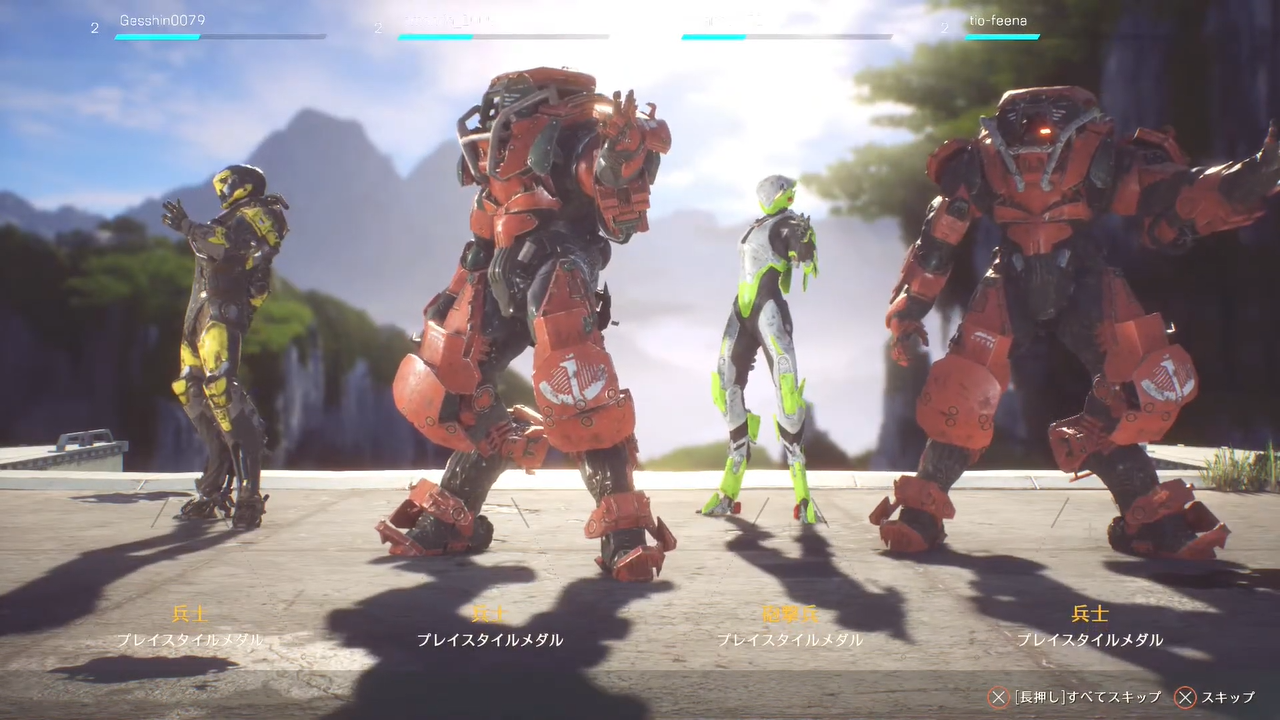The height and width of the screenshot is (720, 1280).
Task: Select player name tio-feena
Action: (x=998, y=20)
